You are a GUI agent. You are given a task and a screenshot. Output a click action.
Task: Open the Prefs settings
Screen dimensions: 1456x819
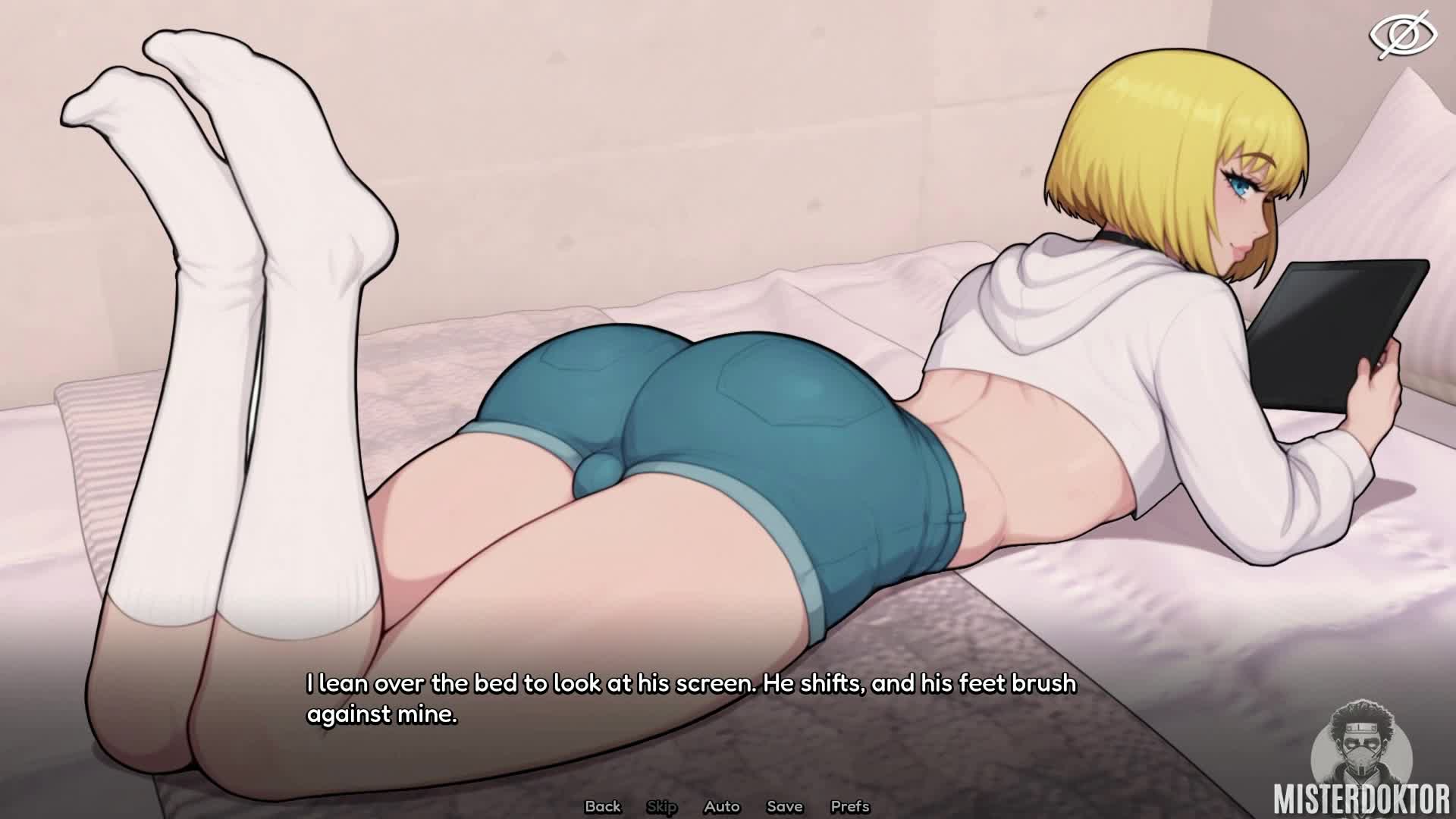pyautogui.click(x=850, y=806)
